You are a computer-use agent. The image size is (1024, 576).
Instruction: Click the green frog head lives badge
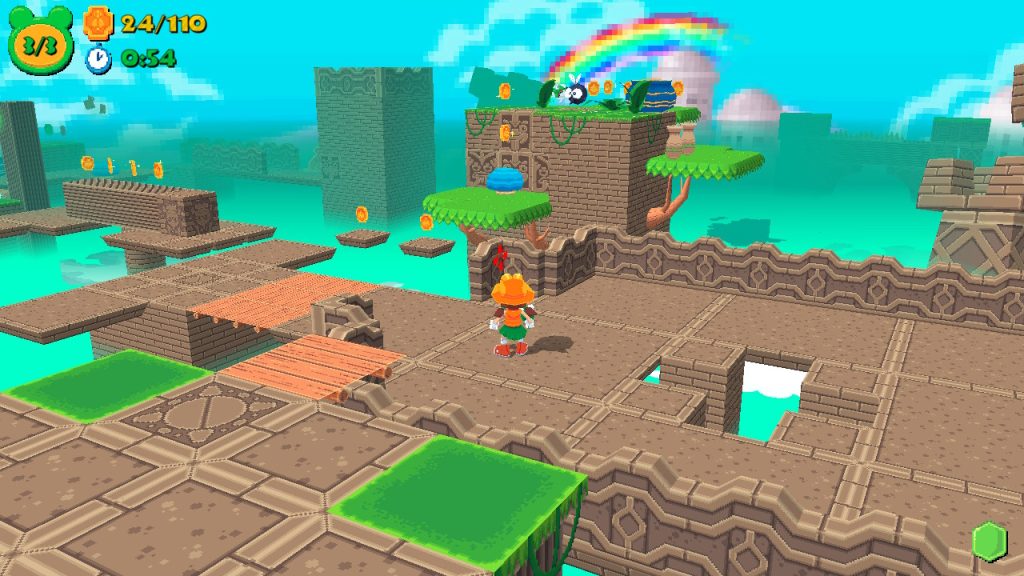pos(41,42)
